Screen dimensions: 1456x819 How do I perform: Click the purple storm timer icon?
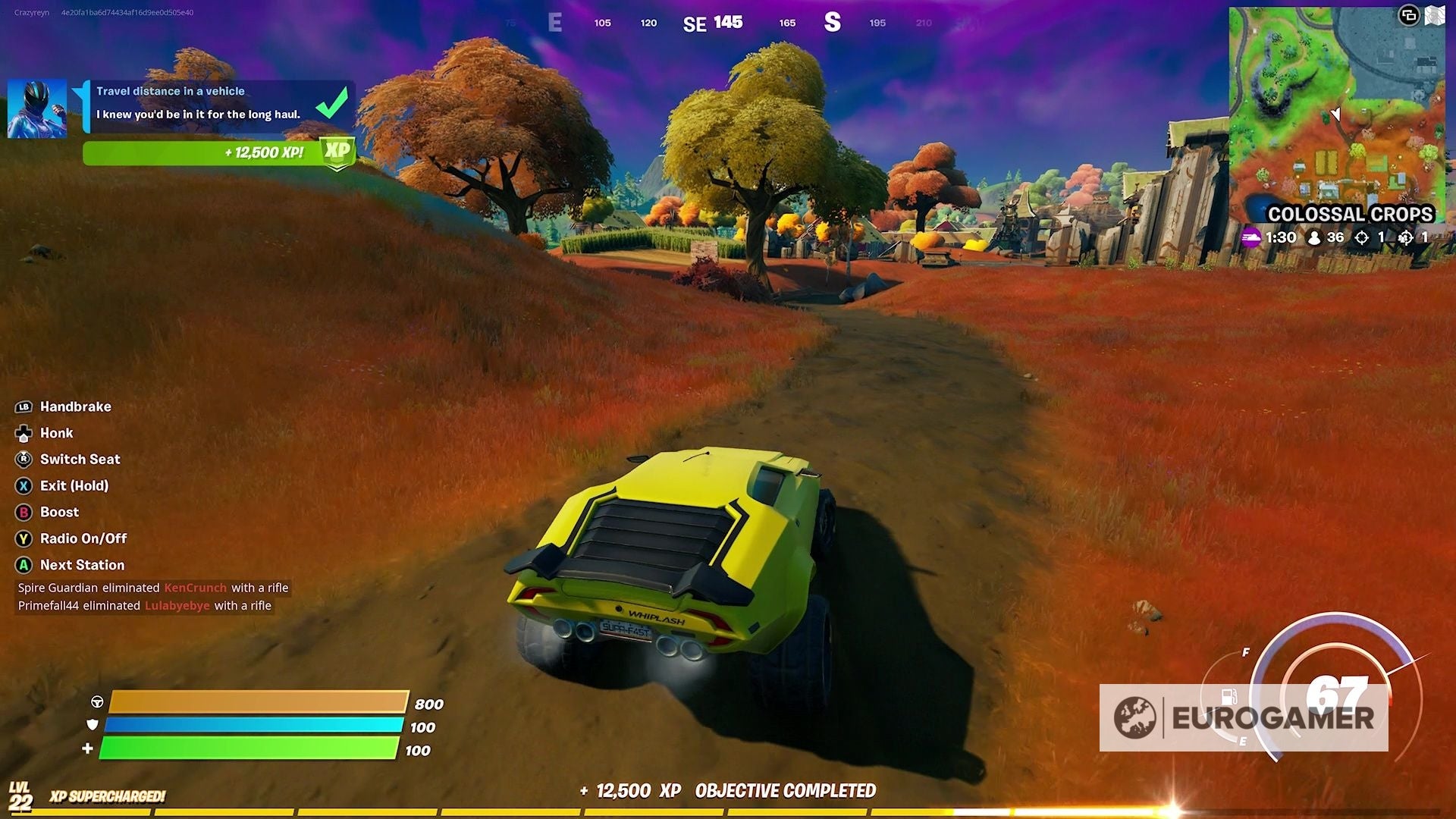coord(1251,237)
